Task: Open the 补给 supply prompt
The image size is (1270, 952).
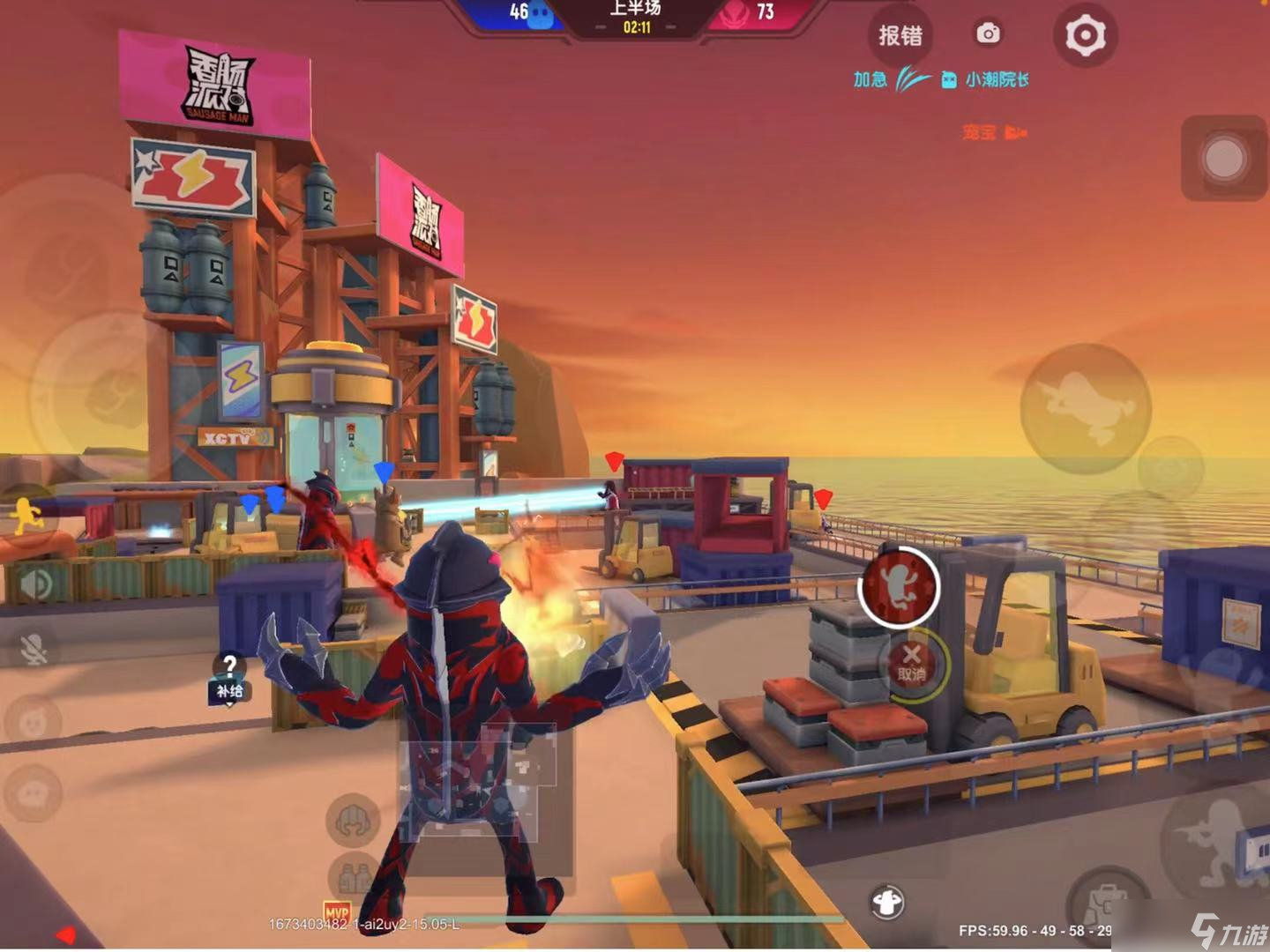Action: [x=229, y=677]
